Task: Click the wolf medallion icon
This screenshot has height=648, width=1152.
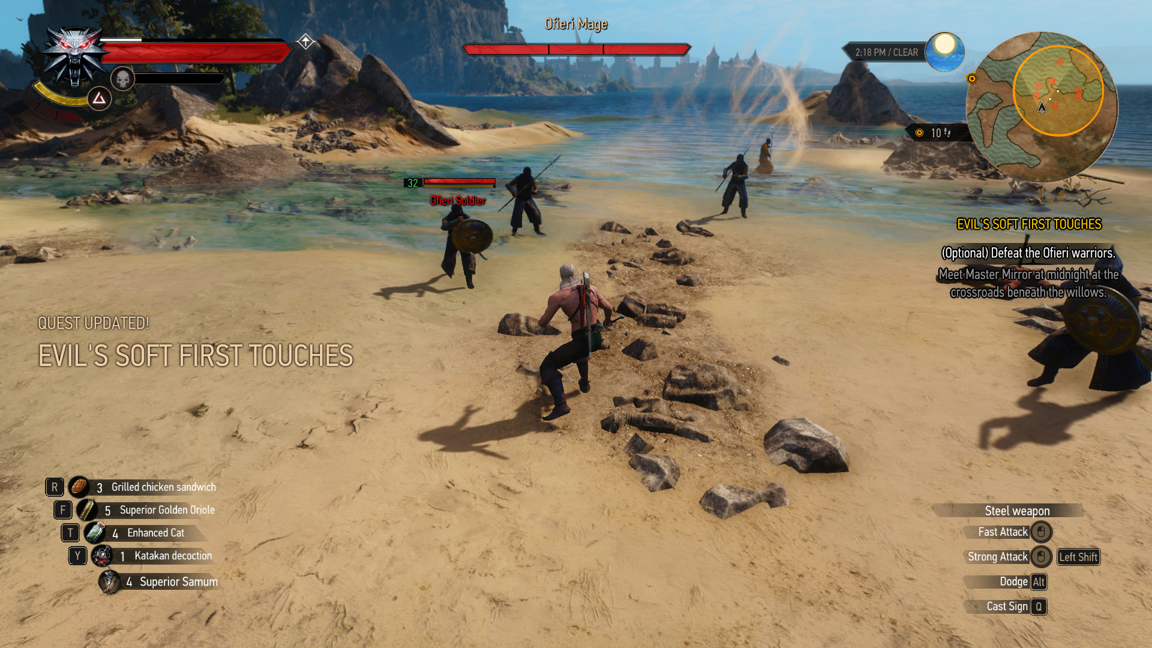Action: point(73,54)
